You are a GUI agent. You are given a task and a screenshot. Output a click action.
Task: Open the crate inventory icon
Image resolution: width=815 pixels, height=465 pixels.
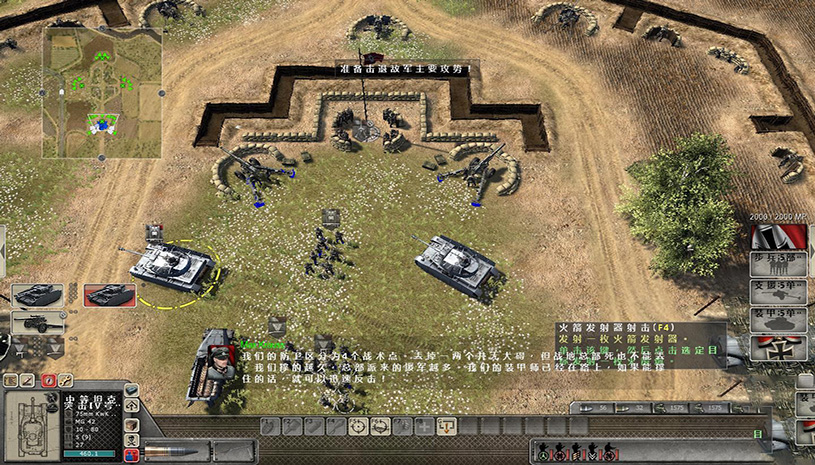click(131, 425)
